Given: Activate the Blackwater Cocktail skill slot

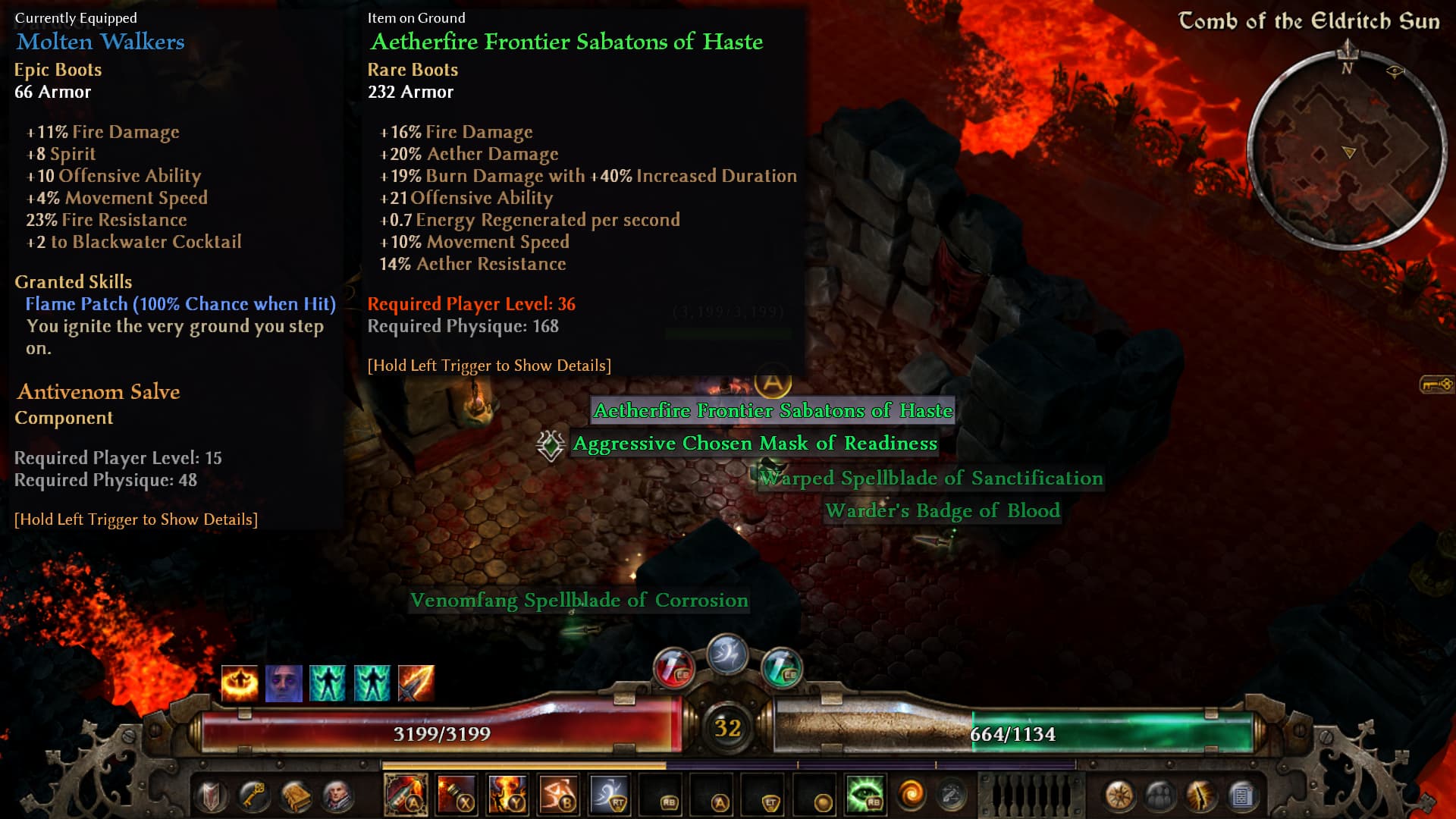Looking at the screenshot, I should pos(406,795).
